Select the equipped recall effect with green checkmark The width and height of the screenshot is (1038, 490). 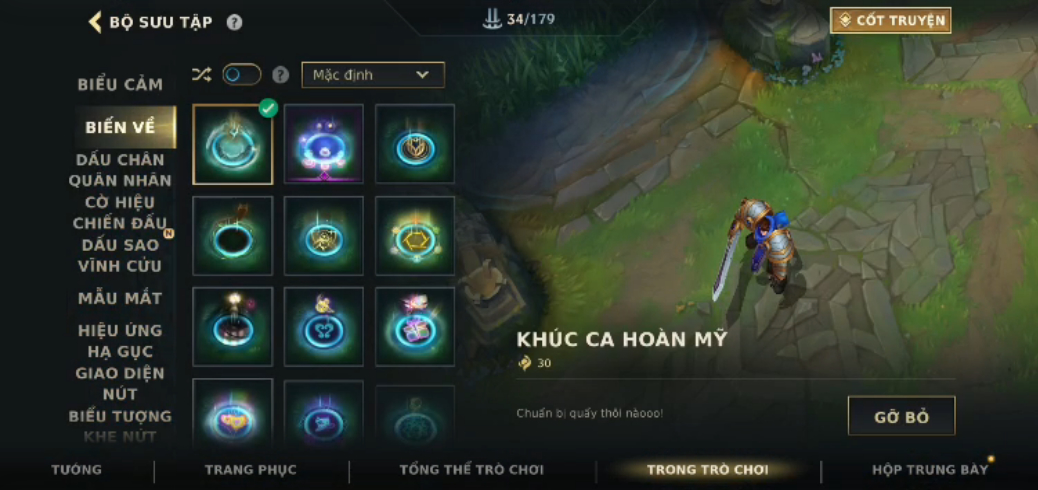233,145
